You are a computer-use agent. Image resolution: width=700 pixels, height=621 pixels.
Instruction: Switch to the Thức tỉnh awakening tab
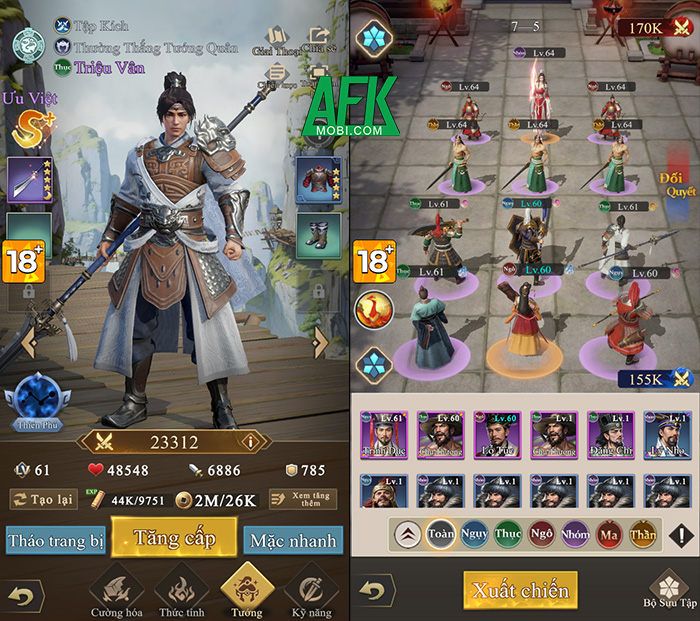(x=179, y=593)
